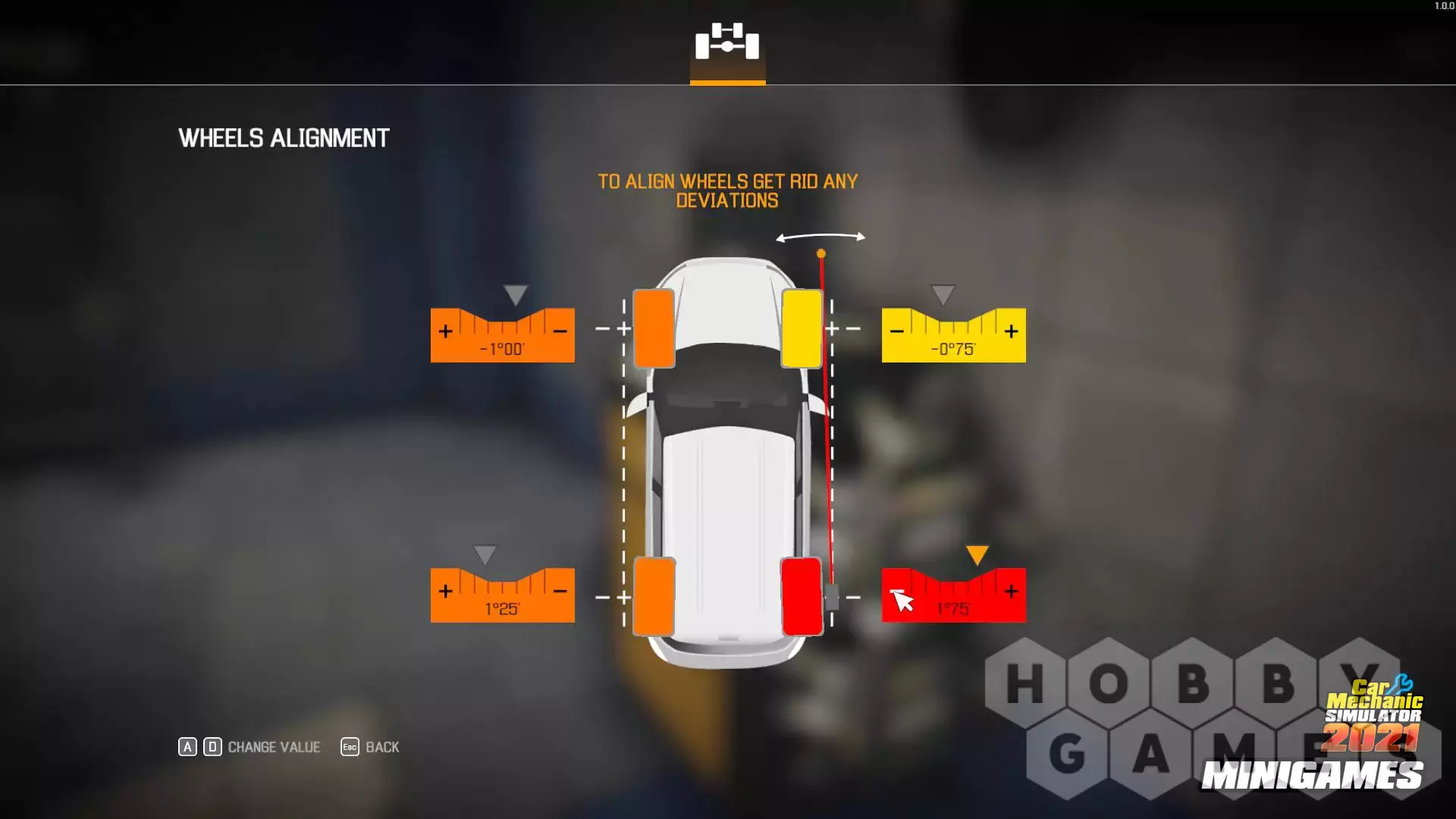Choose the orange front wheel of the car
Viewport: 1456px width, 819px height.
point(654,328)
